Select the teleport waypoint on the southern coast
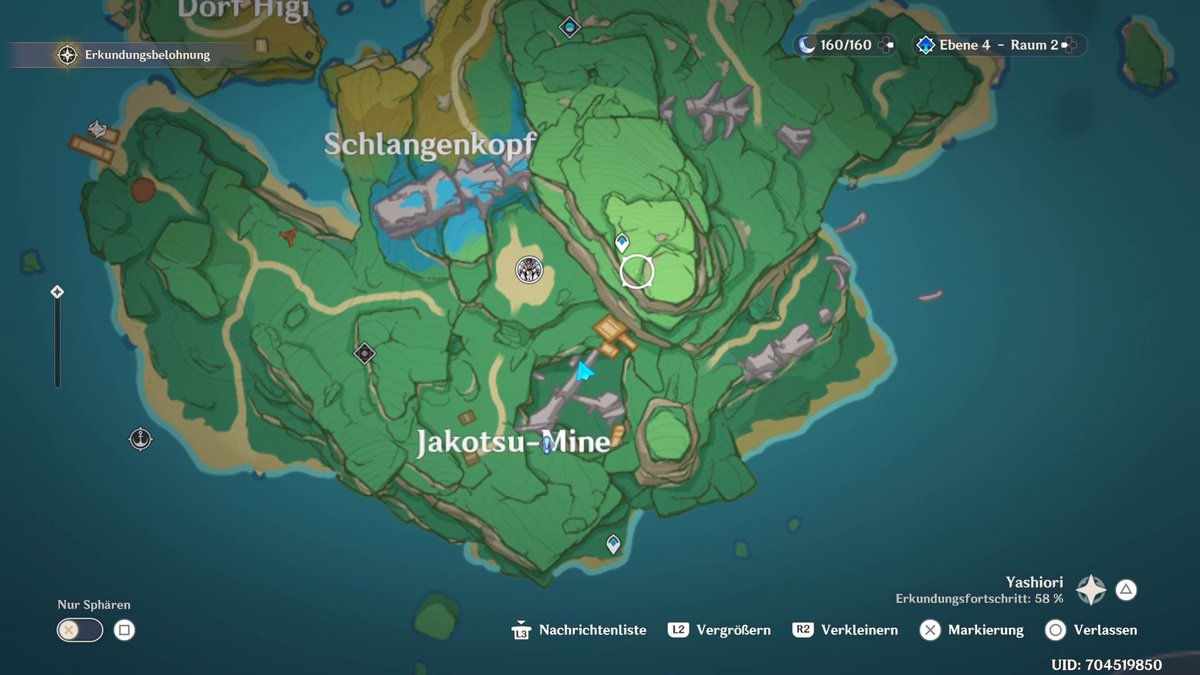 (x=613, y=544)
